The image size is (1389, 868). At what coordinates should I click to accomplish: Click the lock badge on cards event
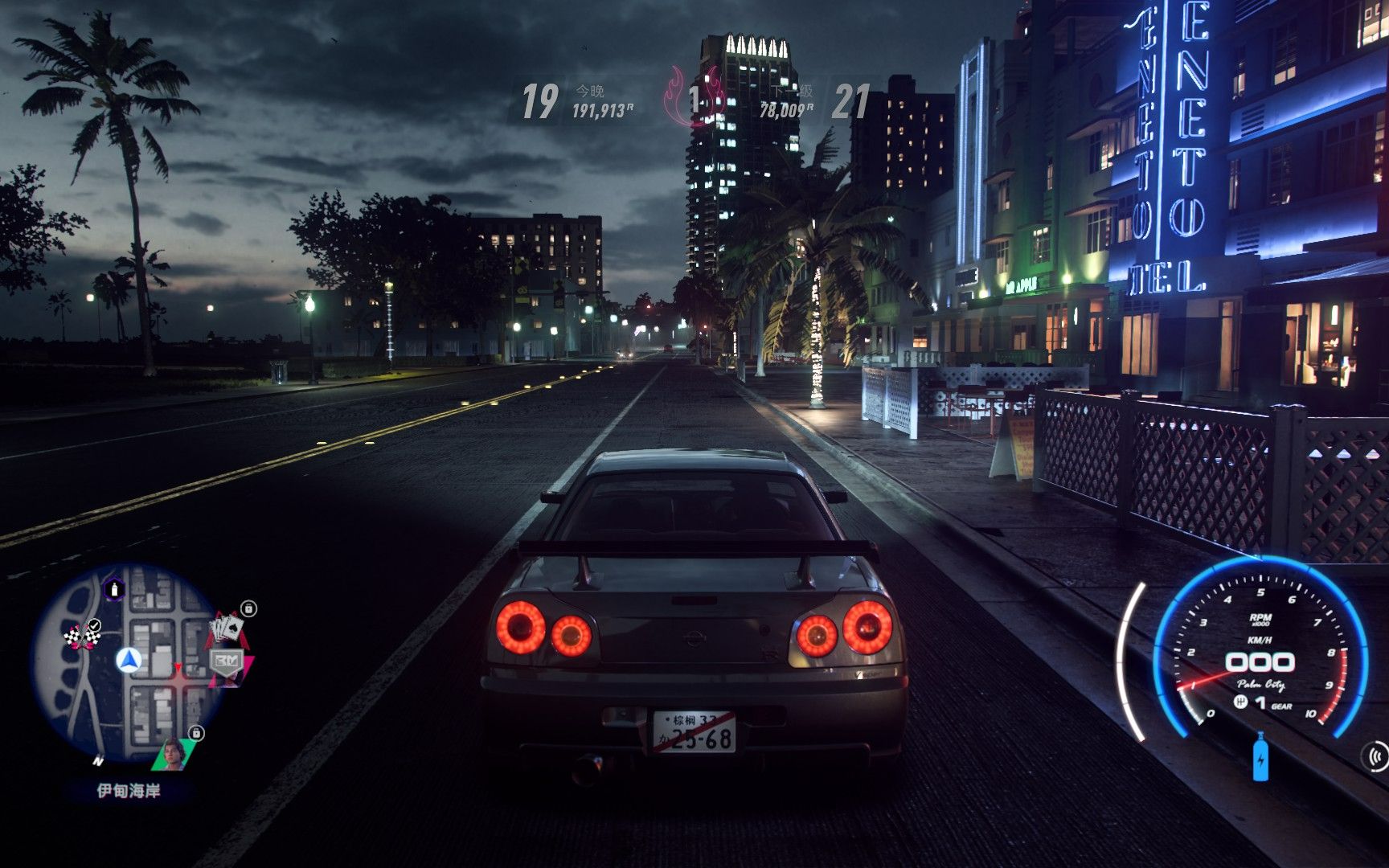[249, 609]
